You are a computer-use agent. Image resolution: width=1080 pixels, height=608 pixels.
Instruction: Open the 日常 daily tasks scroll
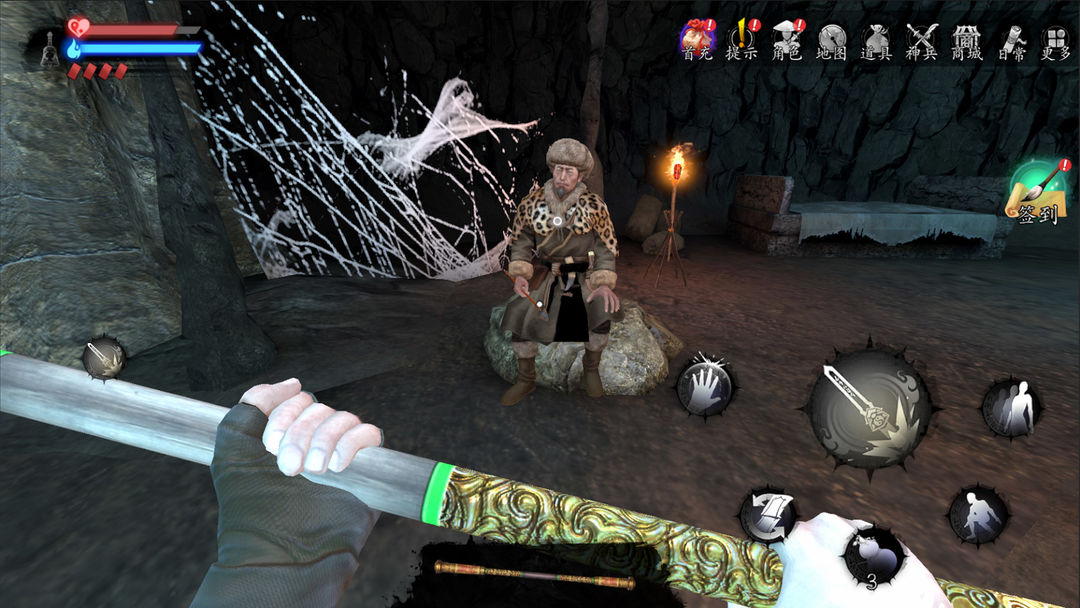pos(1011,40)
